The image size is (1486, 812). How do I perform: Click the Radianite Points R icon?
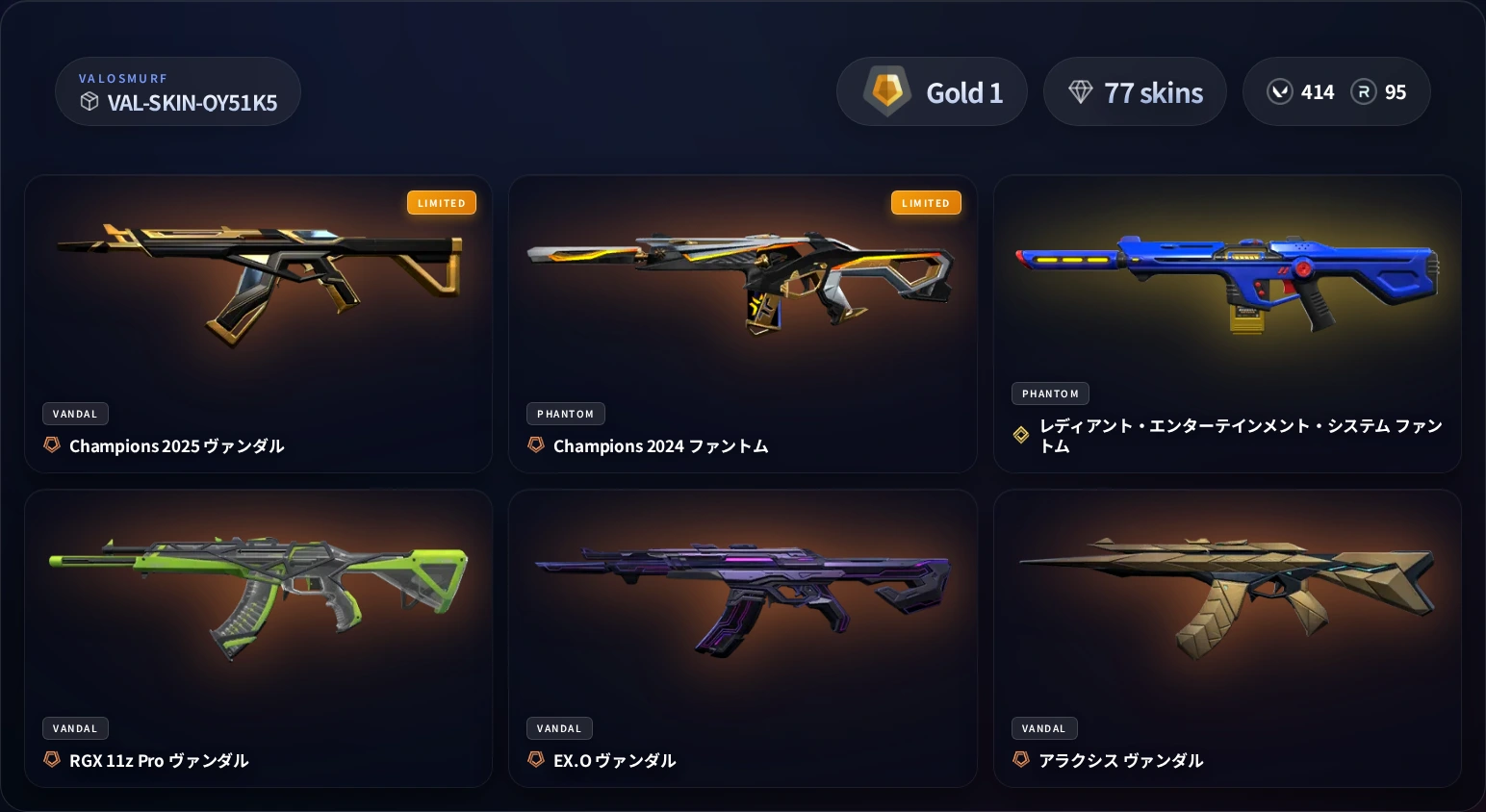coord(1364,91)
